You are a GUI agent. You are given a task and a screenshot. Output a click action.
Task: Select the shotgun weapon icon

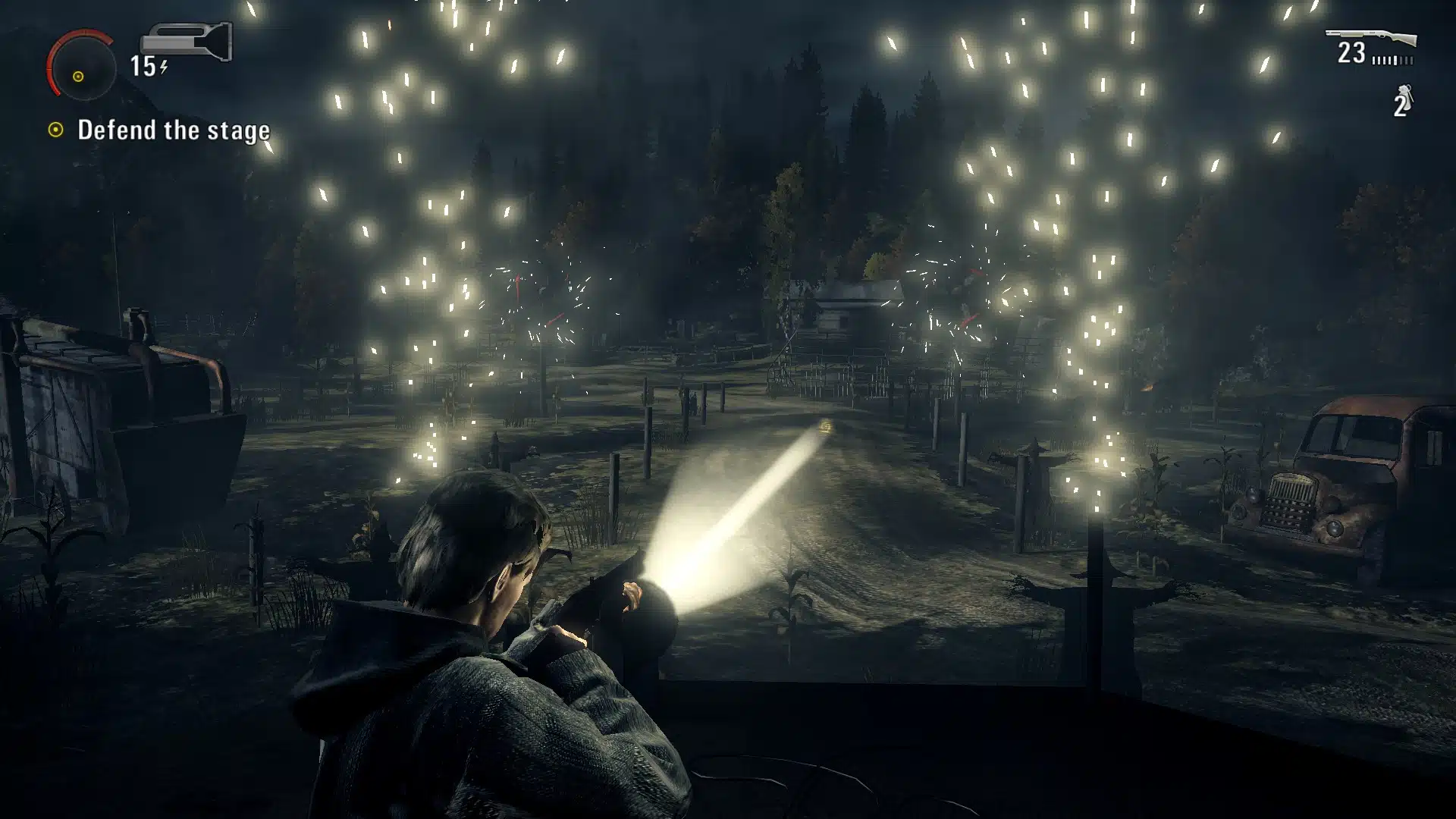(1370, 38)
